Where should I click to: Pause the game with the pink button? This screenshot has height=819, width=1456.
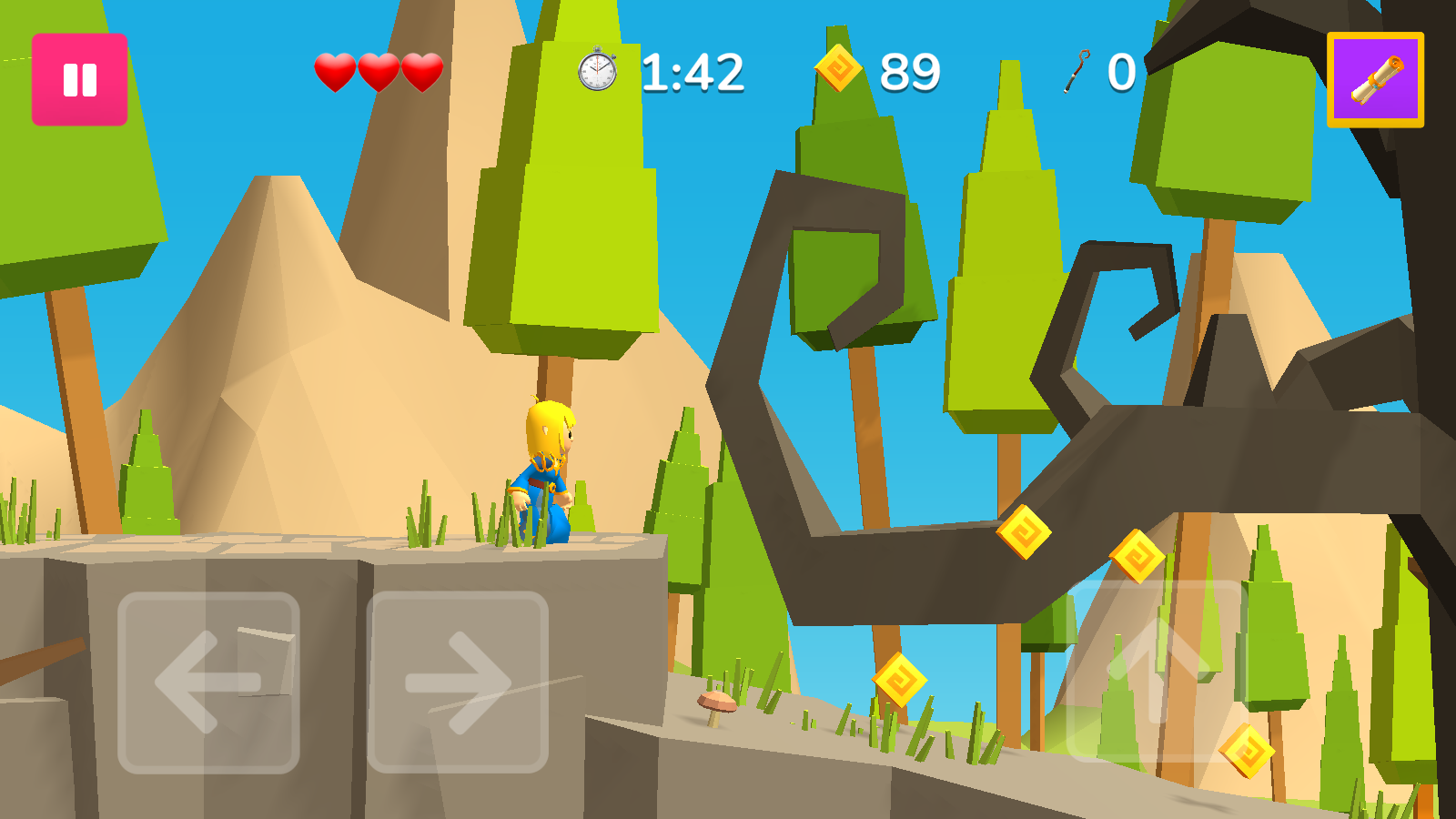coord(79,80)
